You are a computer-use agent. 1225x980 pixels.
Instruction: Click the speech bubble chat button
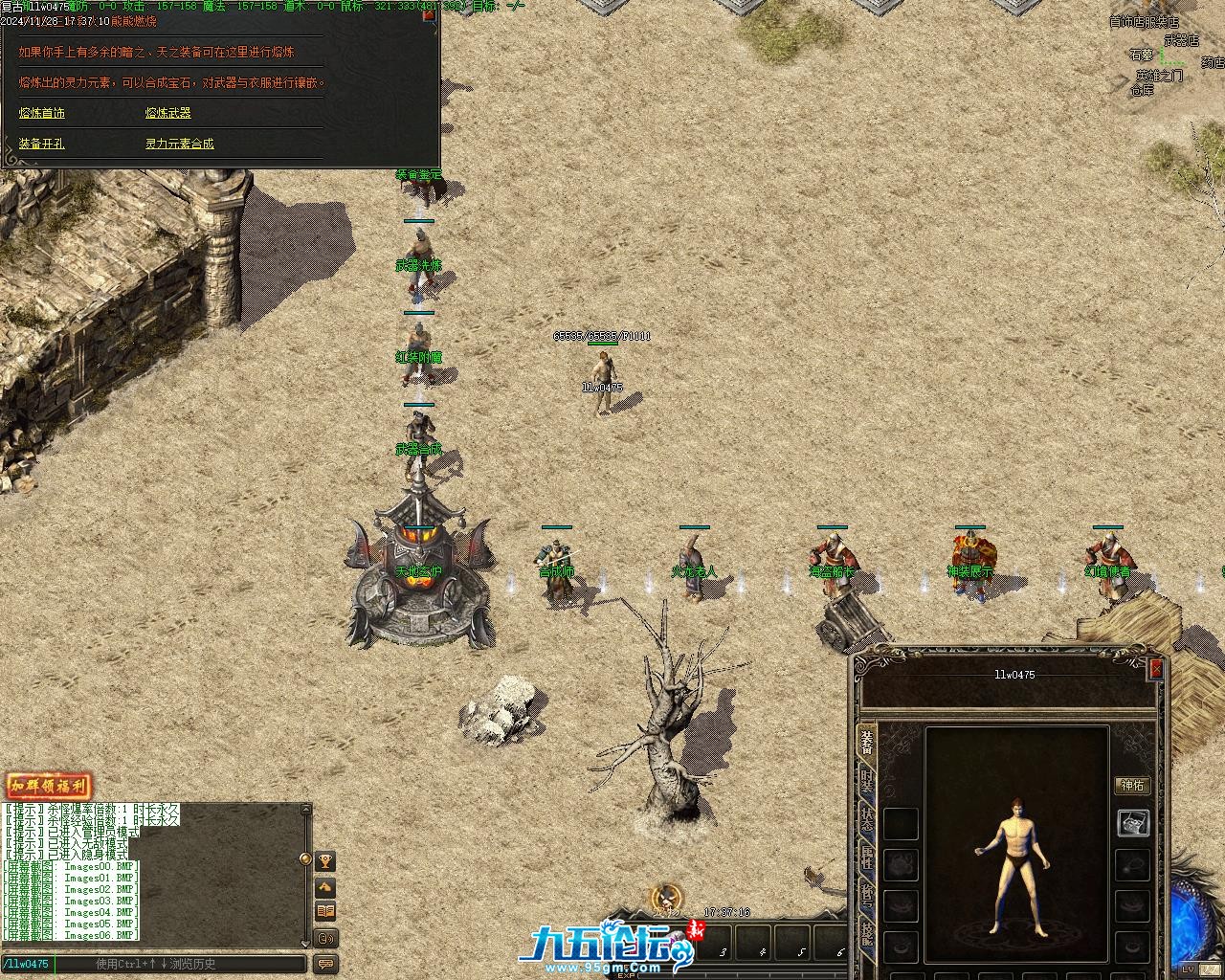[325, 964]
